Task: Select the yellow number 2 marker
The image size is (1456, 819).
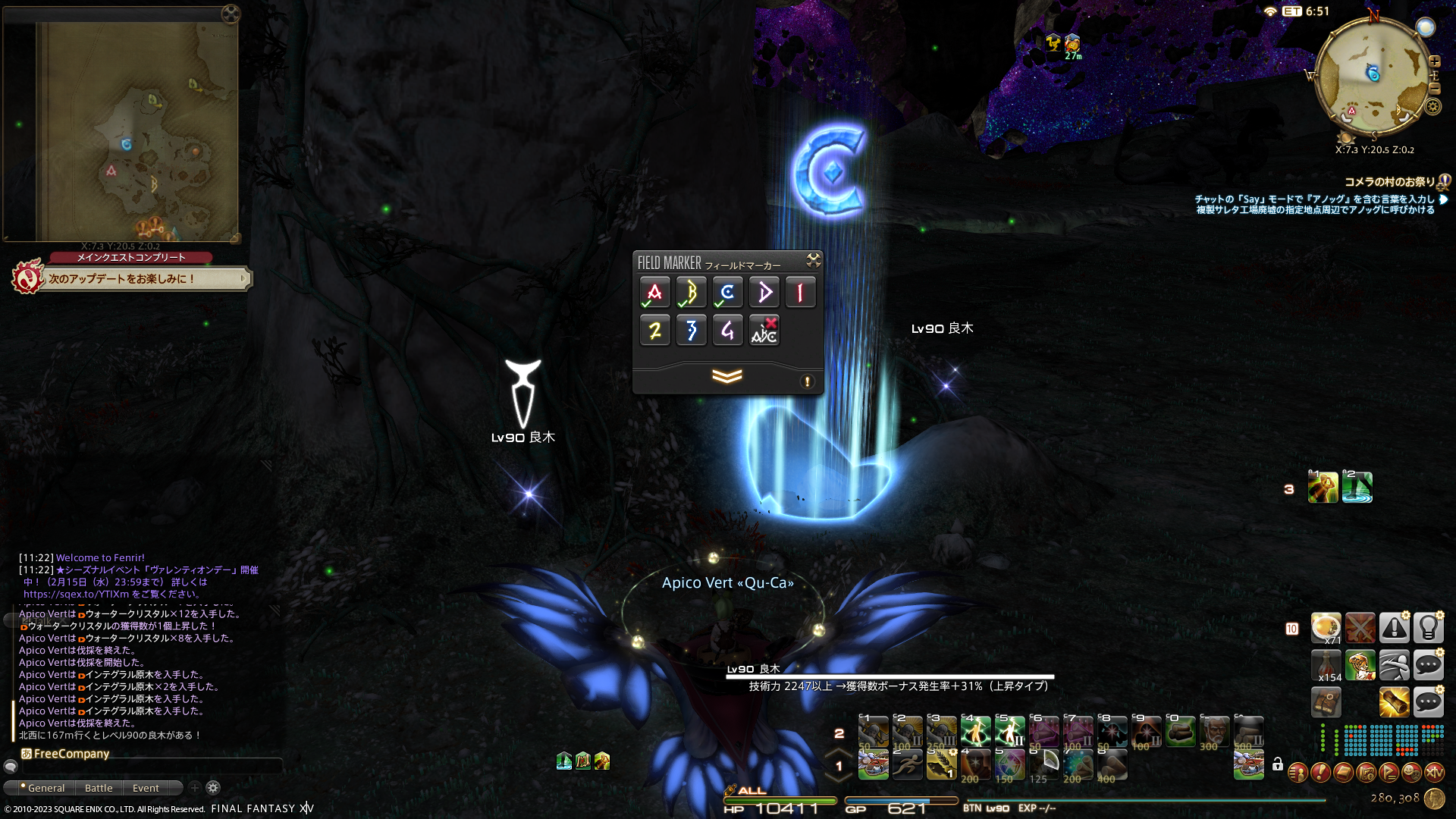Action: tap(654, 331)
